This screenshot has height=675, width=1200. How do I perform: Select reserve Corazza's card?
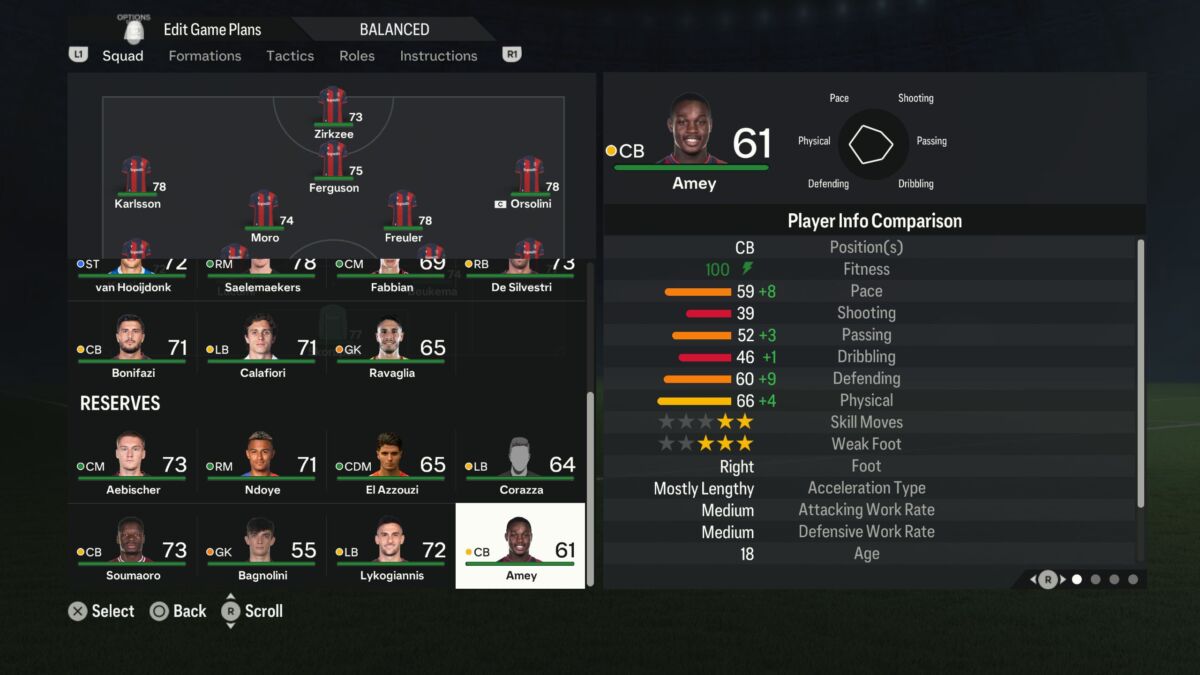click(x=520, y=465)
